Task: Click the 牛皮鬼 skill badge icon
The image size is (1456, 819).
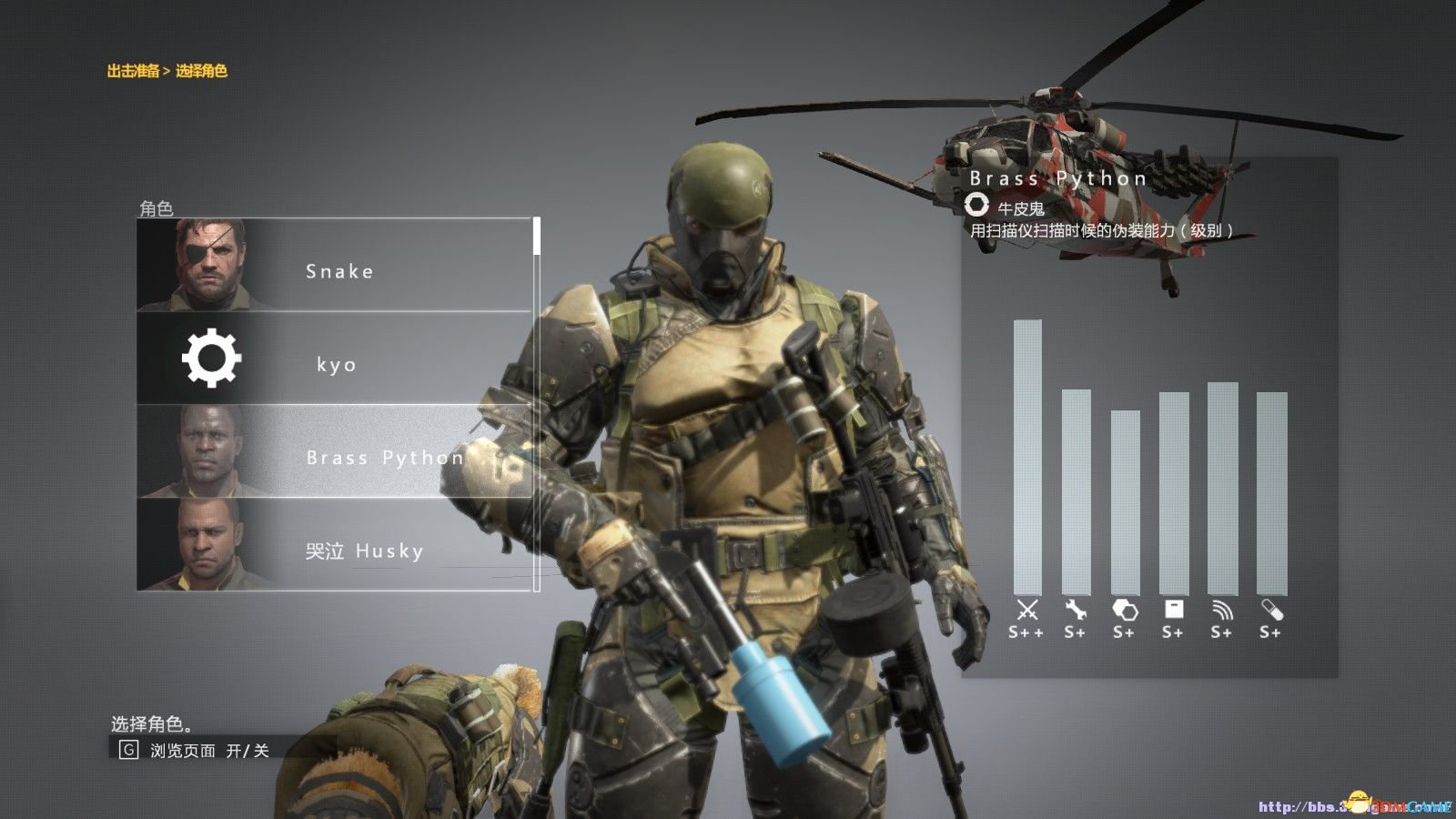Action: (x=980, y=207)
